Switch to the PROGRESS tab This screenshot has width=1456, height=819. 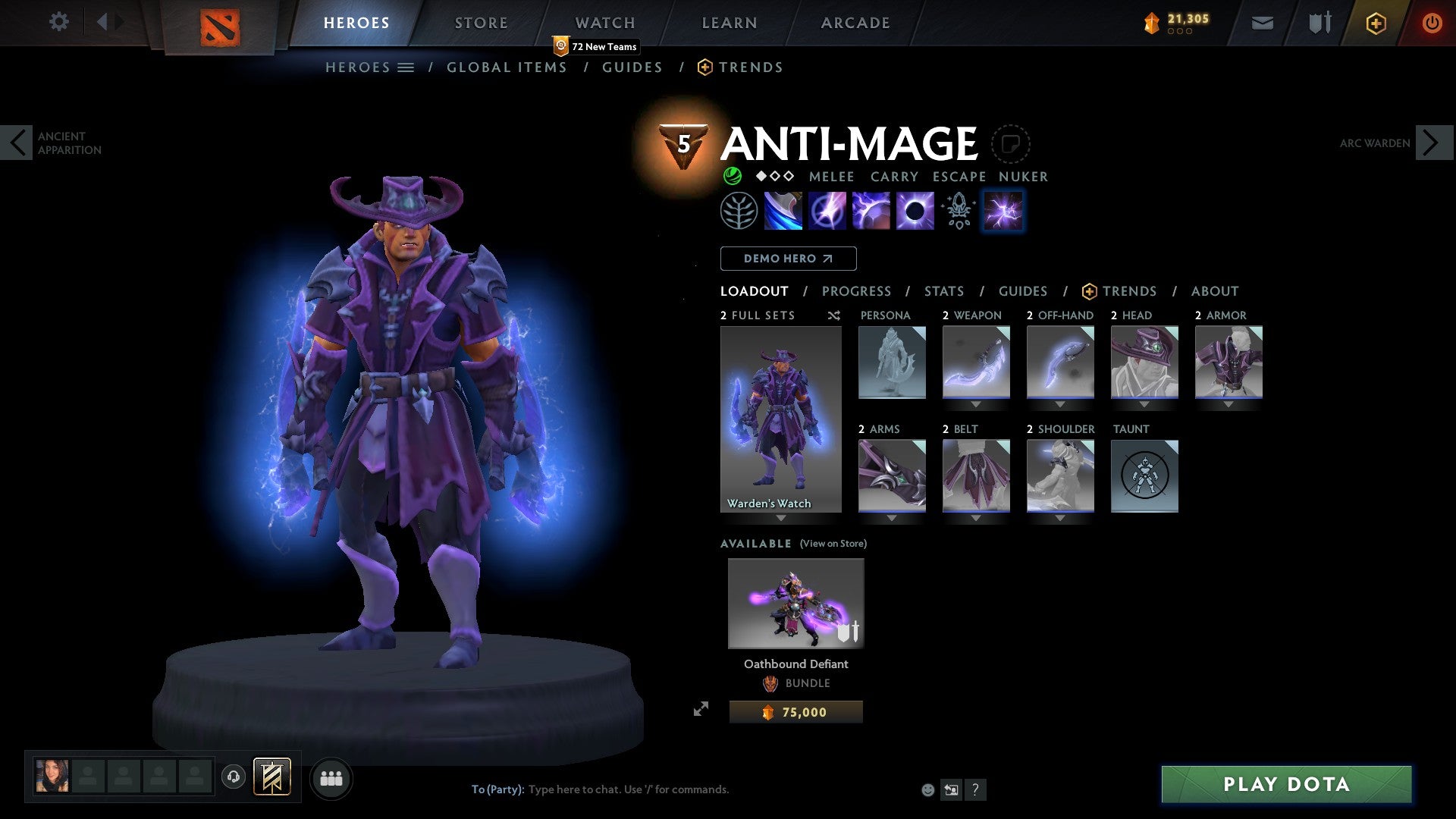coord(856,290)
